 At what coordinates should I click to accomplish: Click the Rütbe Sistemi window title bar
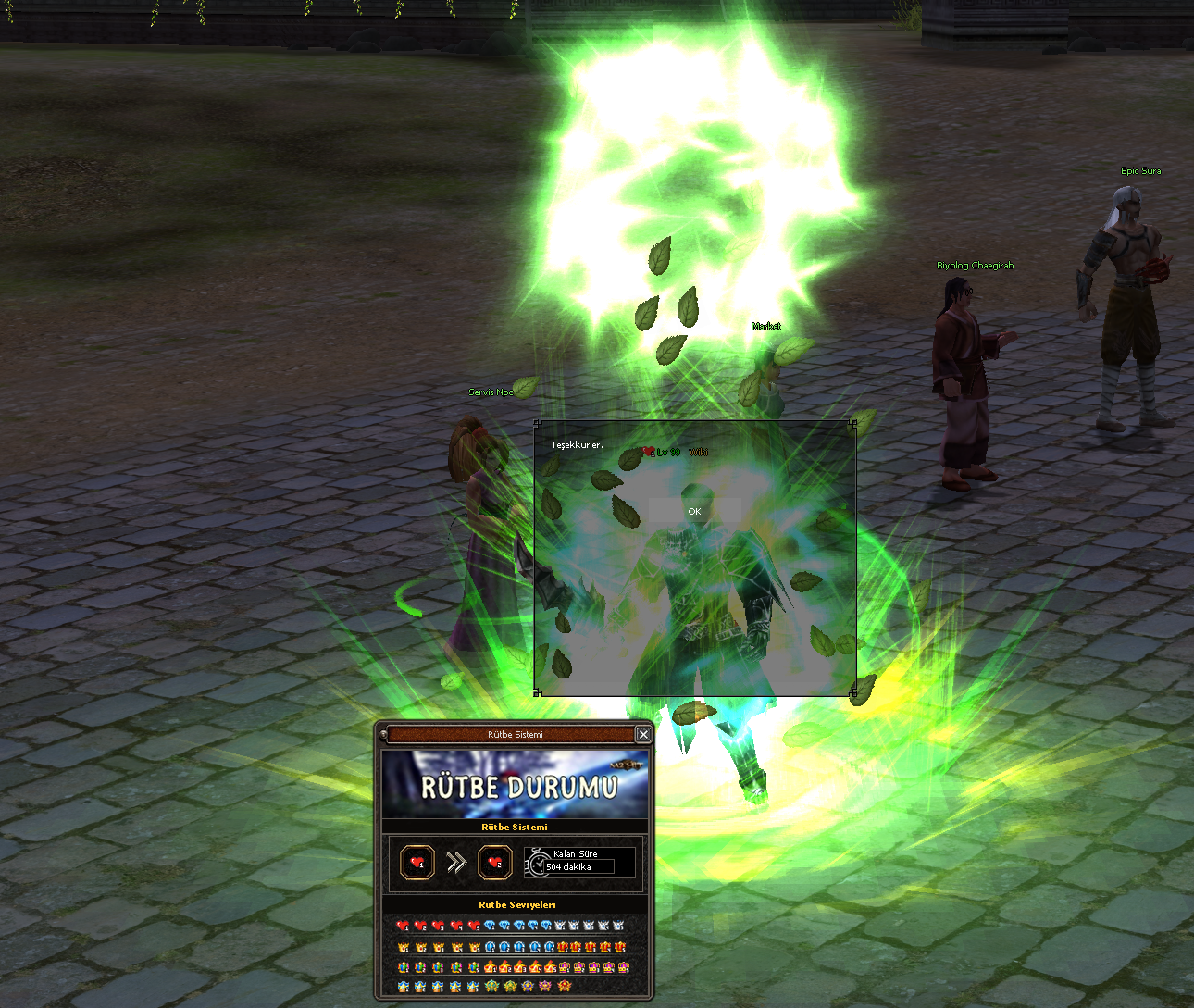515,734
